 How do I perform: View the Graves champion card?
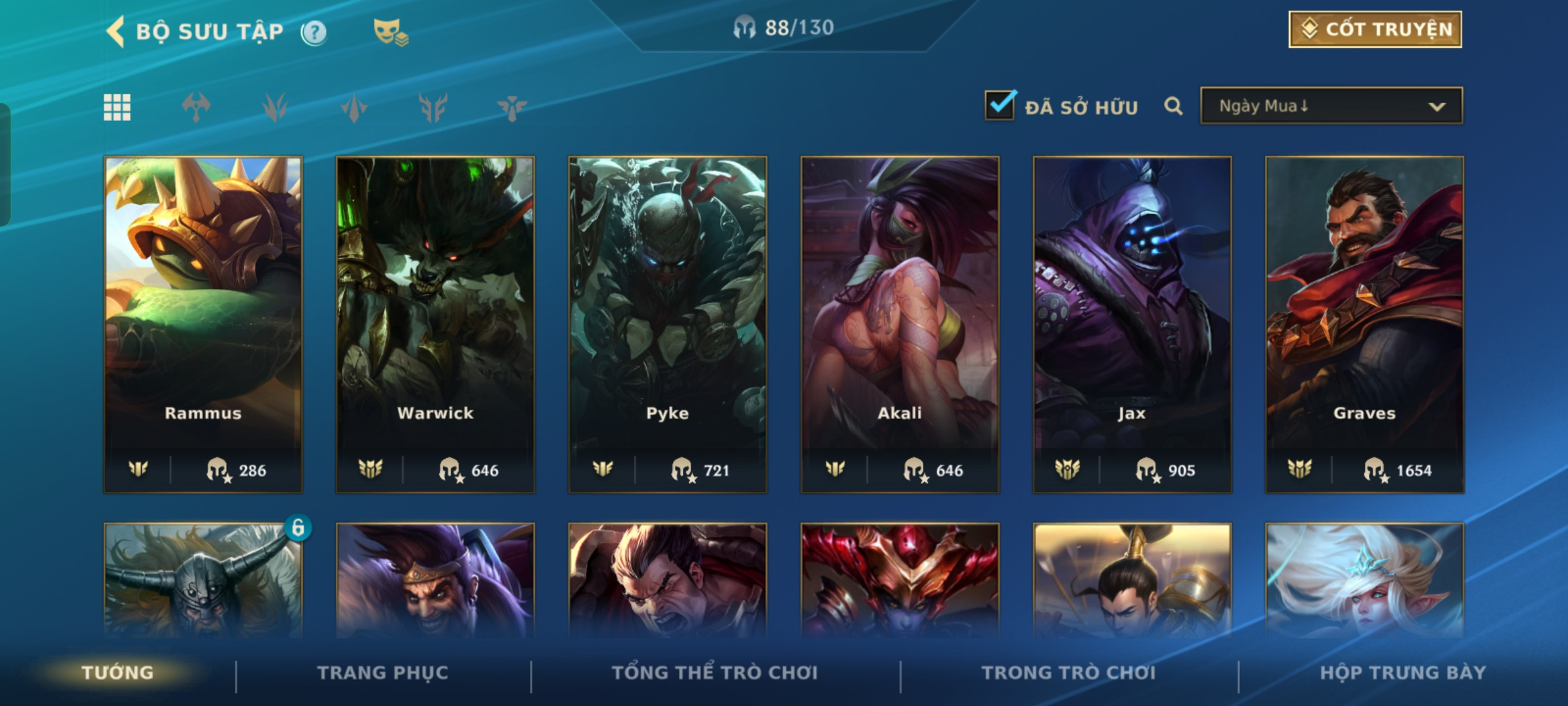click(1364, 324)
